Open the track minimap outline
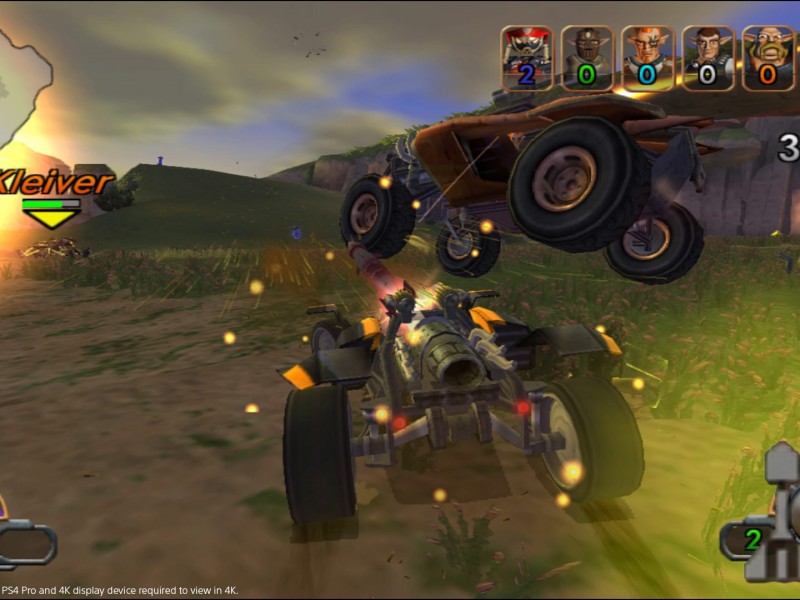The width and height of the screenshot is (800, 600). coord(24,88)
